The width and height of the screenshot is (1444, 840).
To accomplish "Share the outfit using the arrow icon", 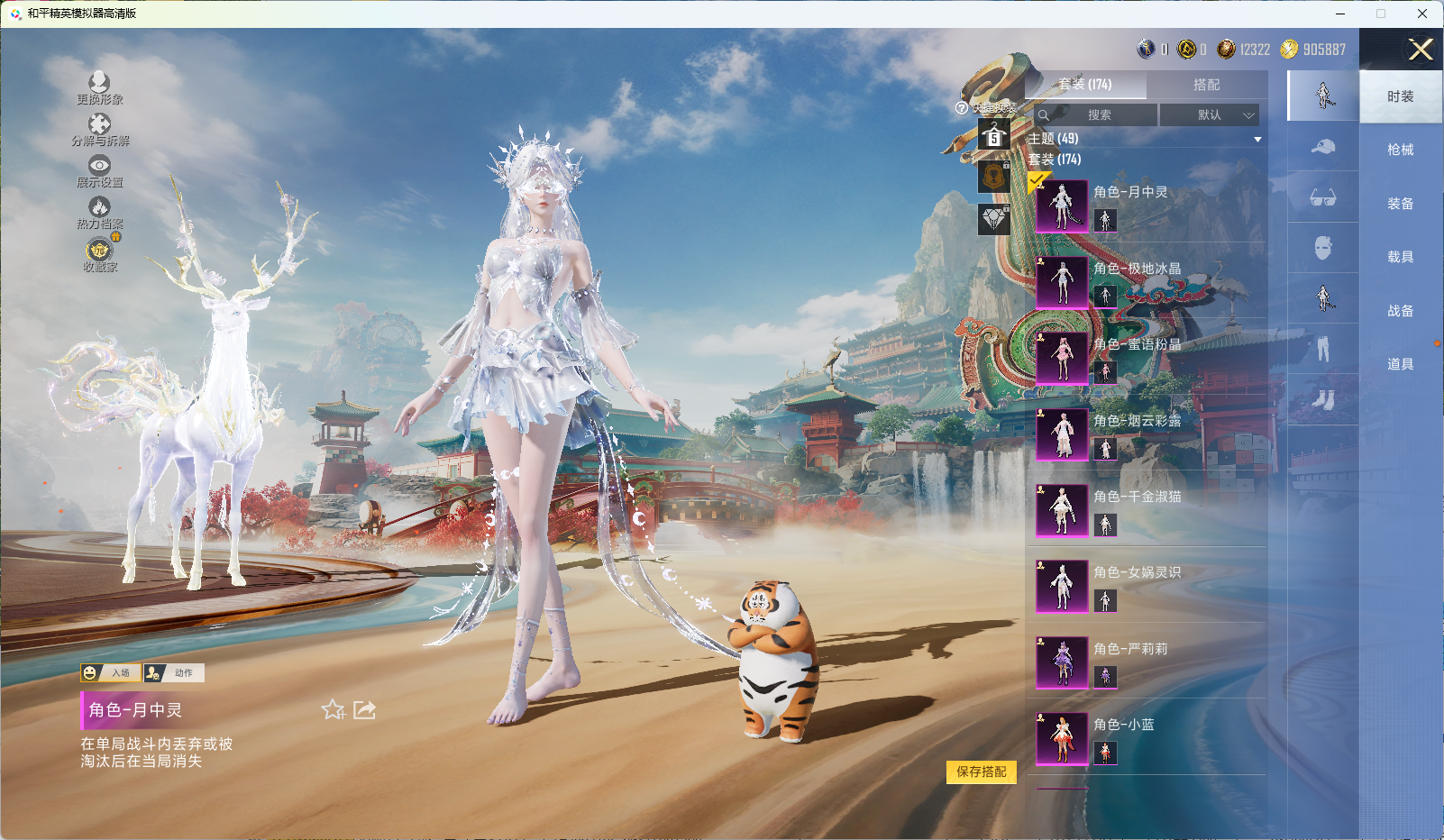I will (364, 710).
